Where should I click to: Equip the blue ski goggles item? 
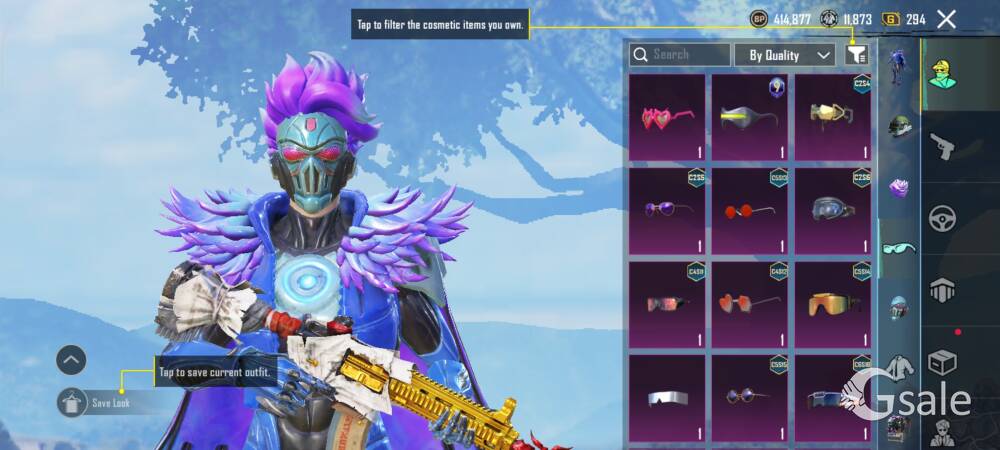pyautogui.click(x=833, y=211)
